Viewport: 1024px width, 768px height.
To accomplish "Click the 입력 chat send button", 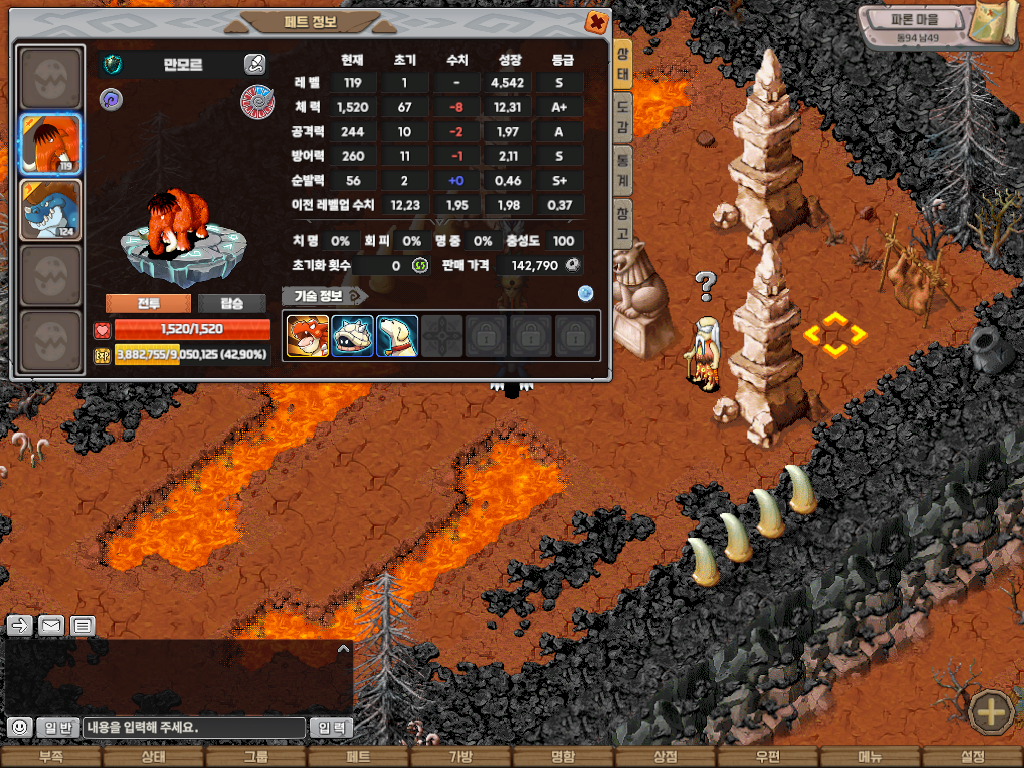I will pos(332,728).
